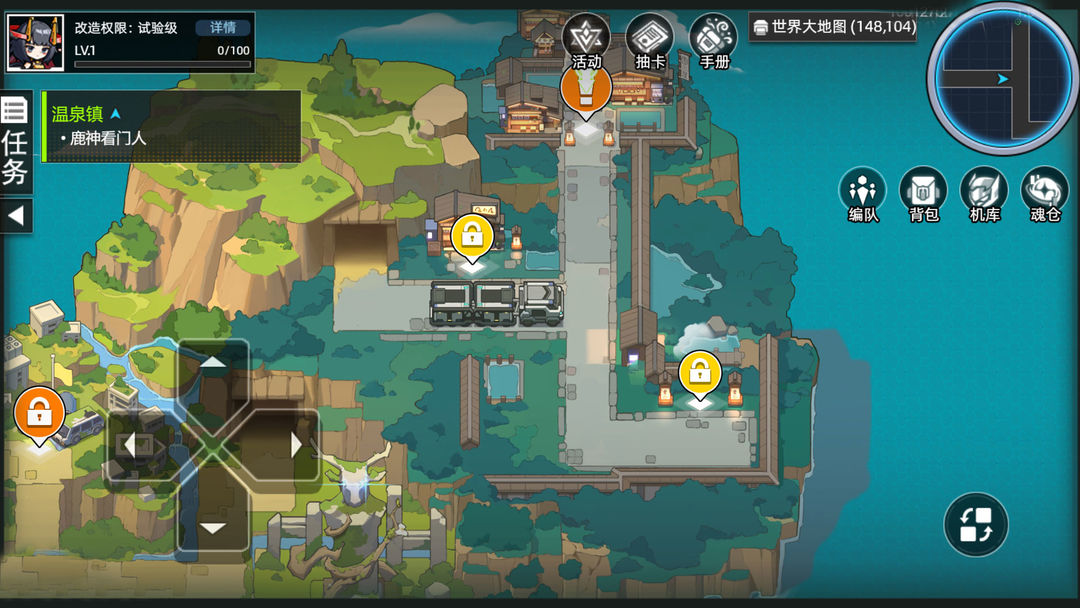Open the 手册 handbook
The width and height of the screenshot is (1080, 608).
coord(714,43)
